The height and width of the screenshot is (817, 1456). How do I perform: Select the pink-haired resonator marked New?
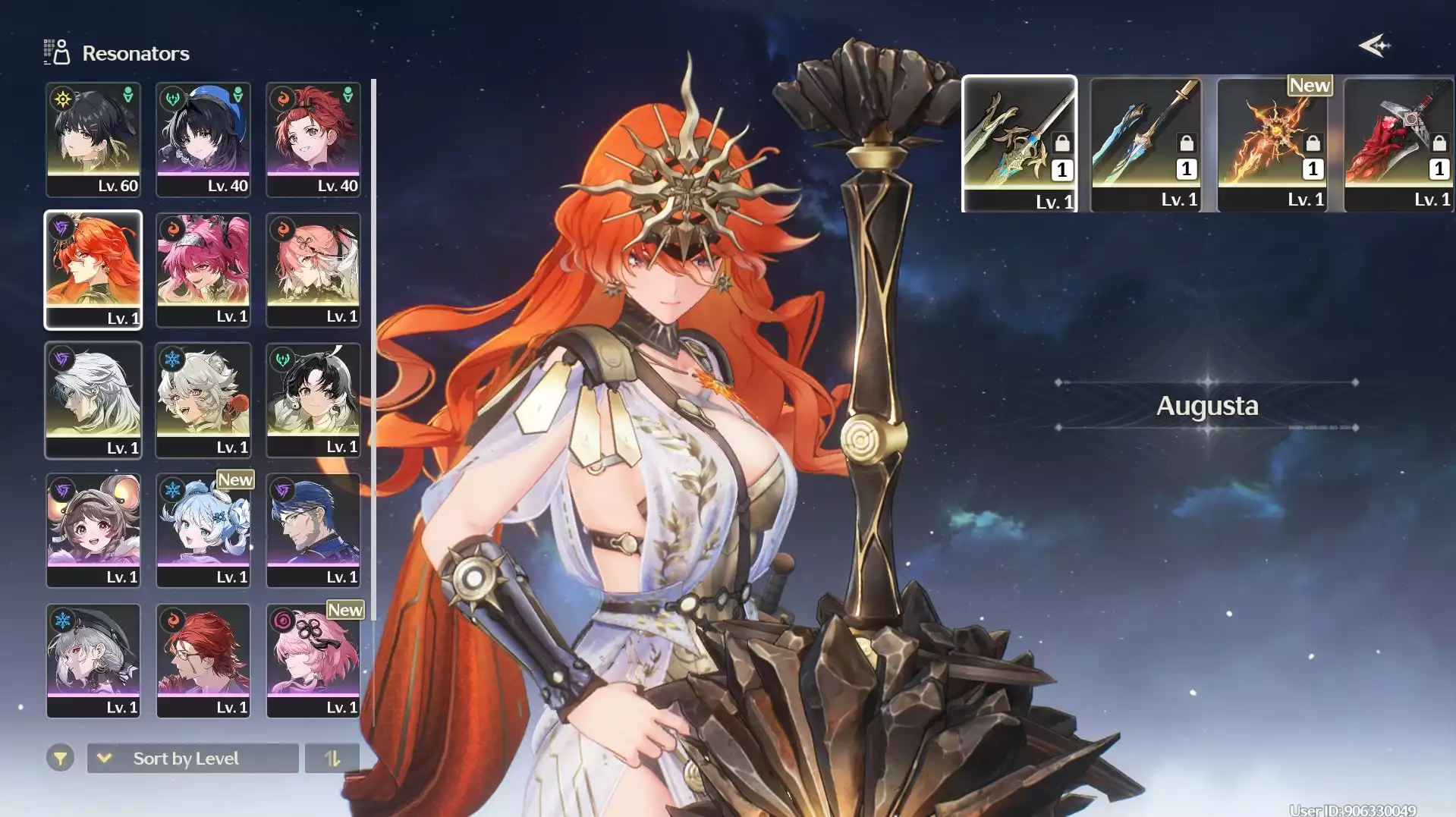click(x=313, y=661)
